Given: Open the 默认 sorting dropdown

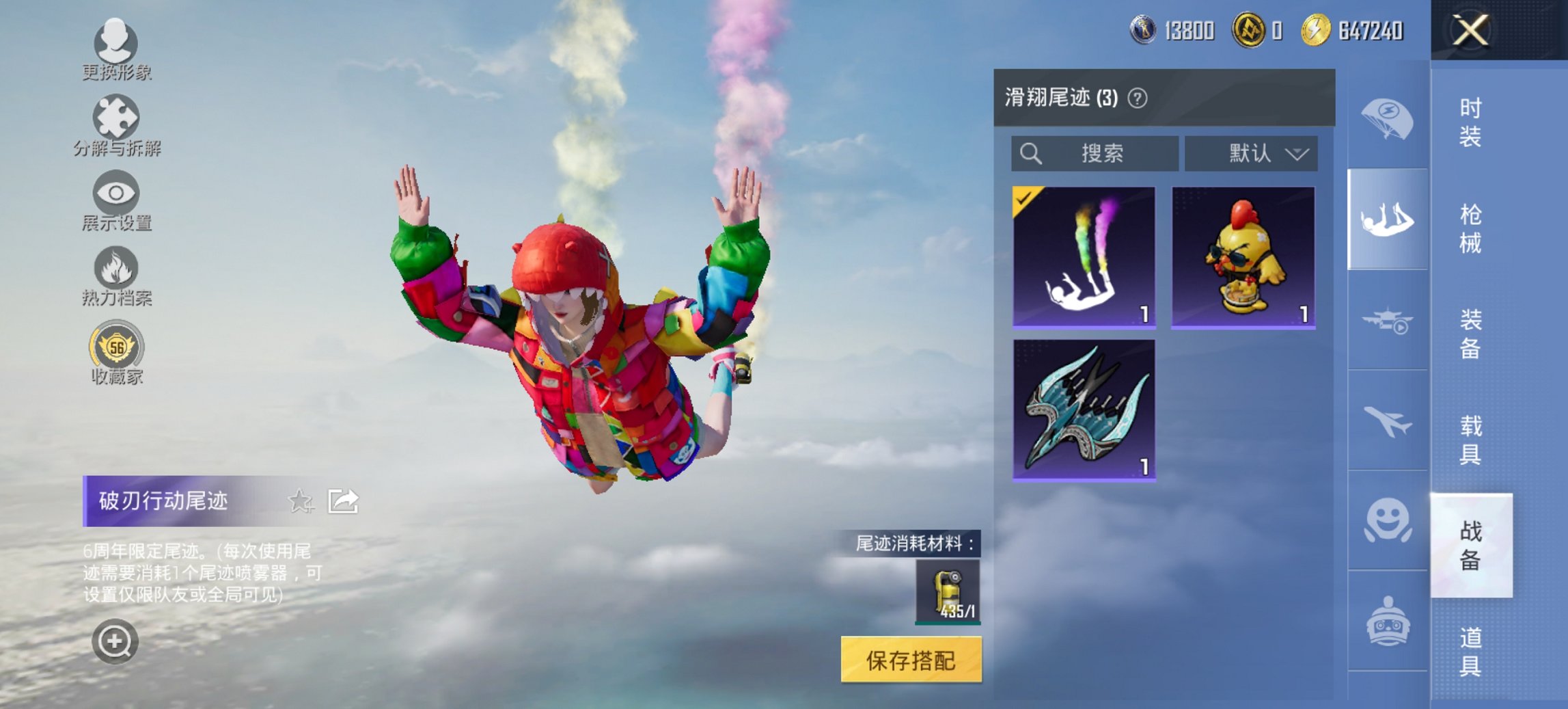Looking at the screenshot, I should (x=1252, y=154).
